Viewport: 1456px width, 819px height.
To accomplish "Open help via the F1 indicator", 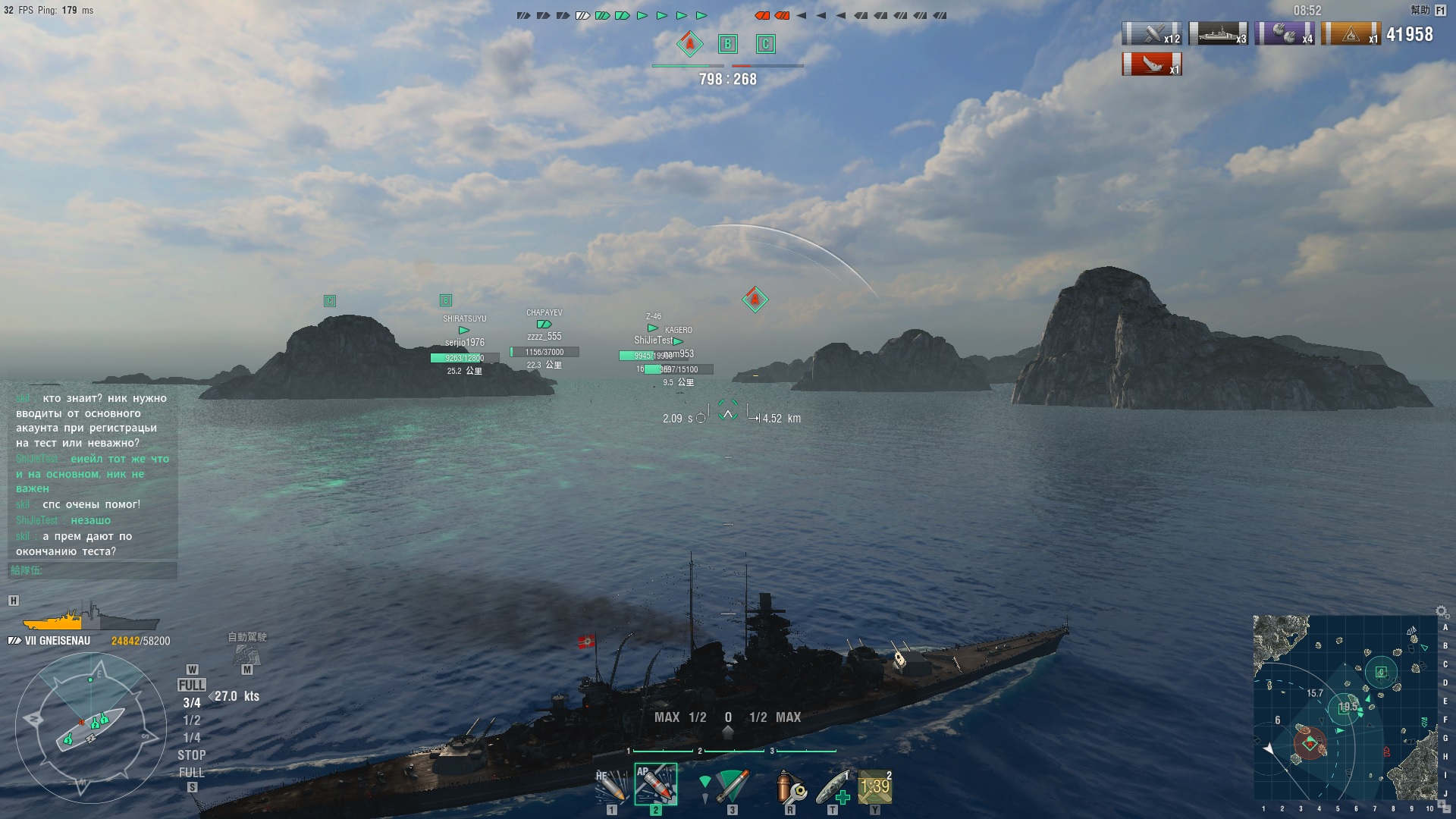I will [x=1440, y=11].
